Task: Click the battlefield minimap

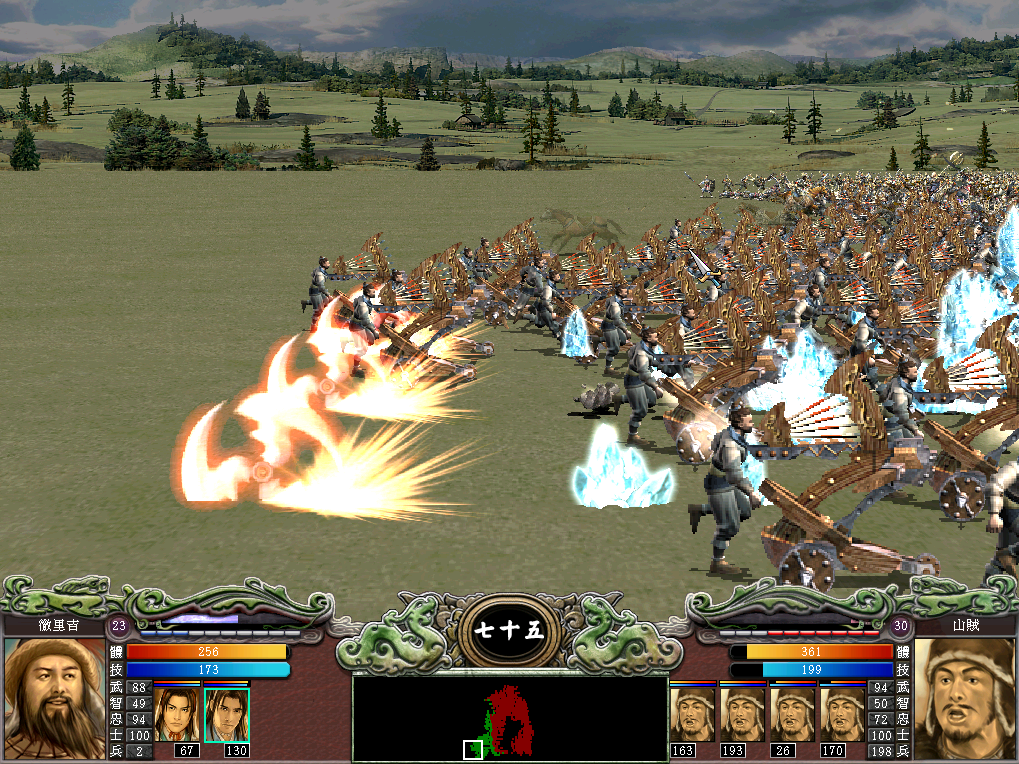Action: [510, 718]
